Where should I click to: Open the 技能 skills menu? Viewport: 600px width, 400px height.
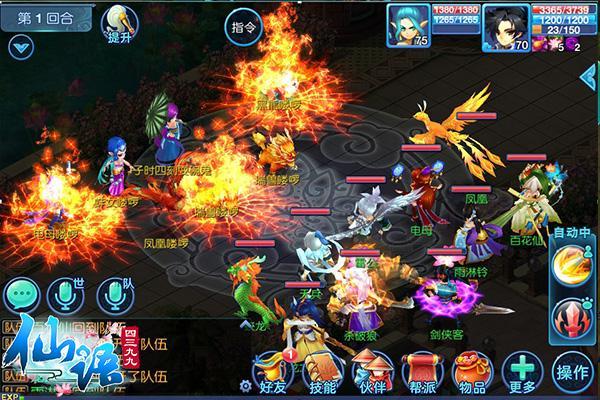tap(324, 372)
